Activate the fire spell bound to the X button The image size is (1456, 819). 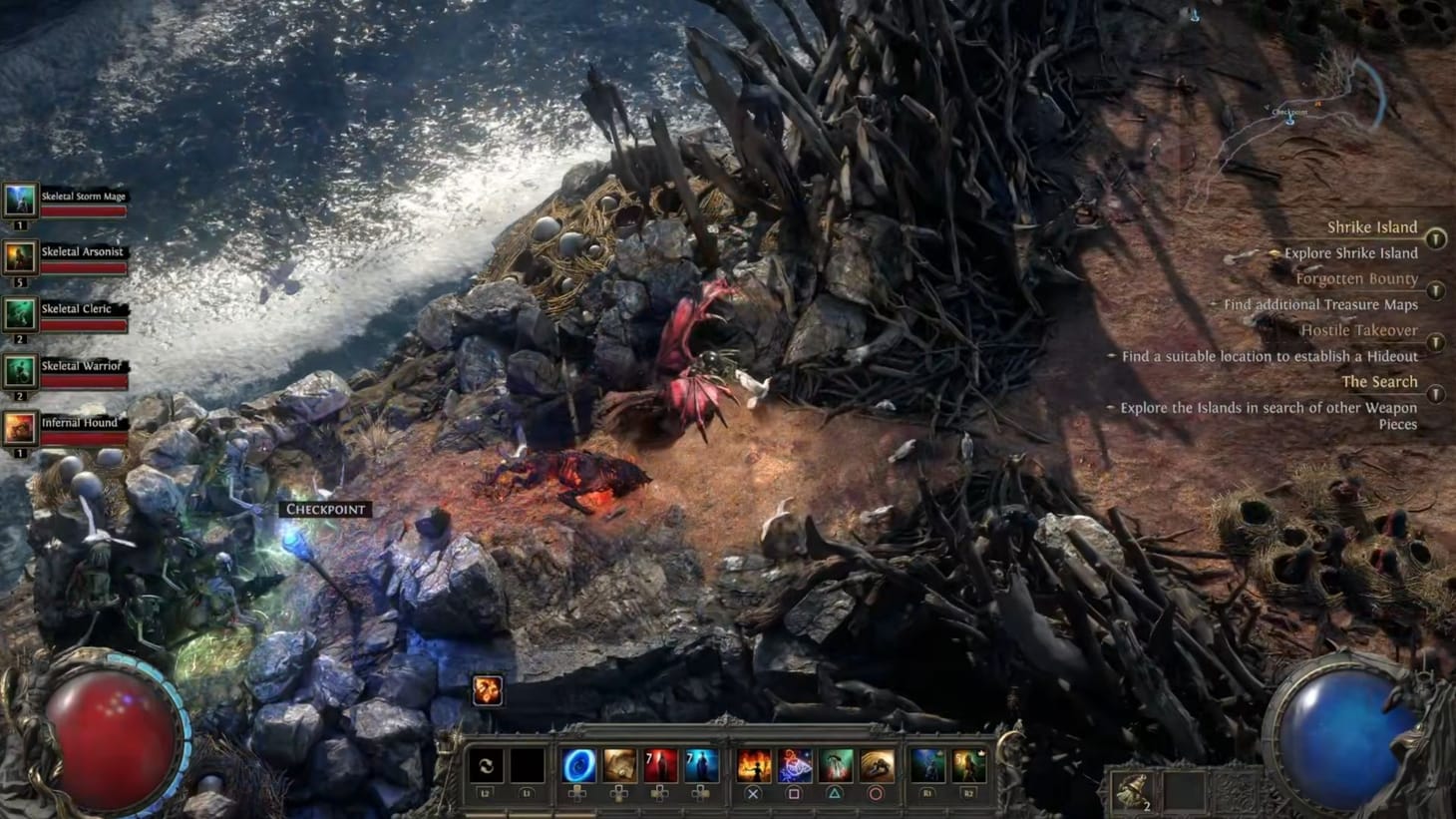[755, 764]
